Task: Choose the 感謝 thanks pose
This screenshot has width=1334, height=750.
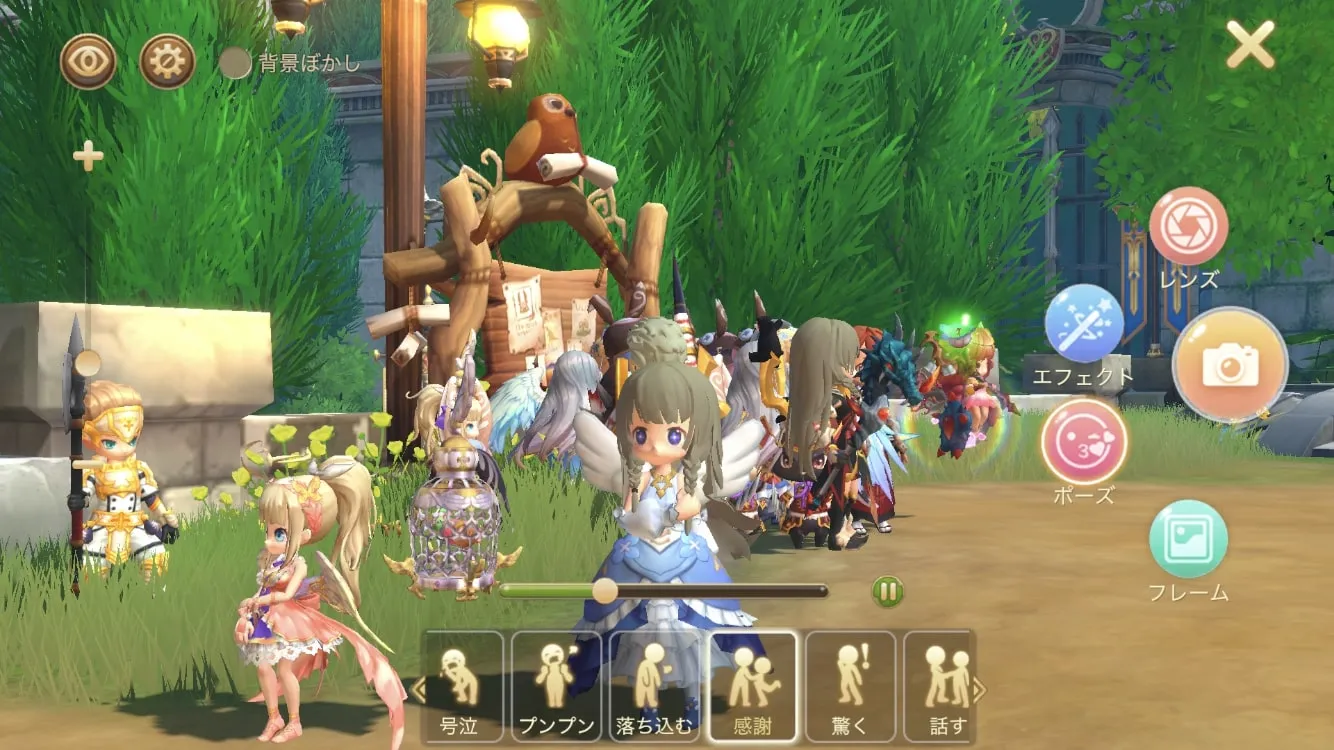Action: [752, 686]
